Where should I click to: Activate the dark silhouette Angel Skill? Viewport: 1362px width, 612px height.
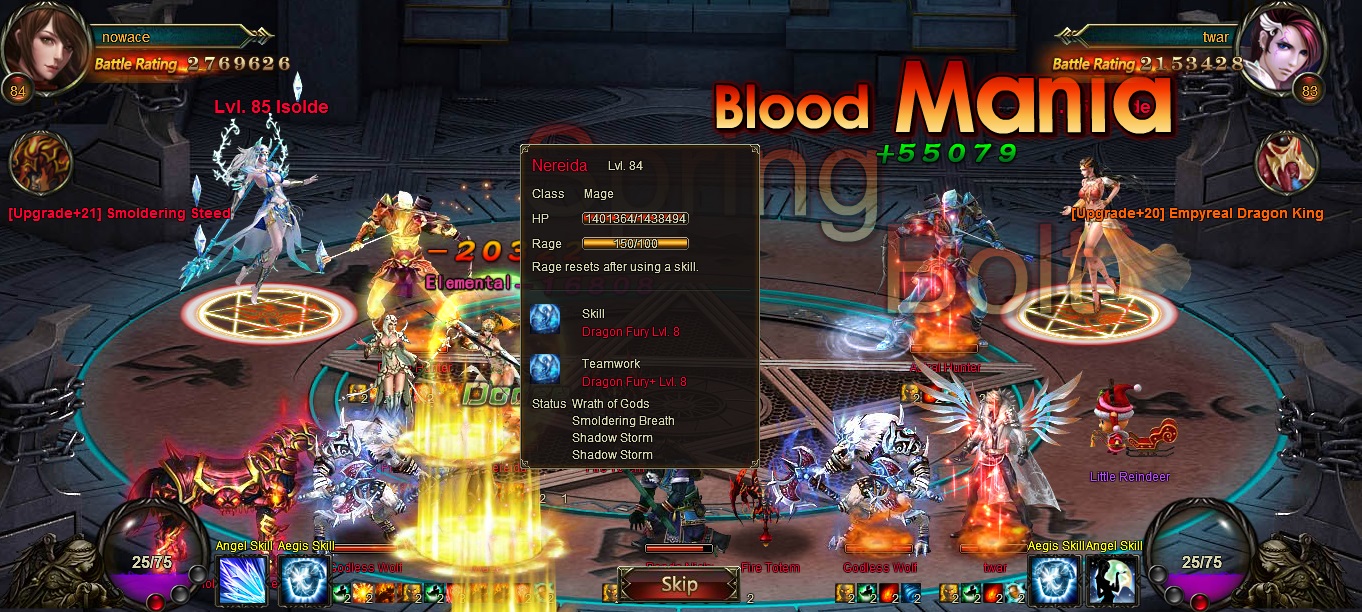[1114, 581]
